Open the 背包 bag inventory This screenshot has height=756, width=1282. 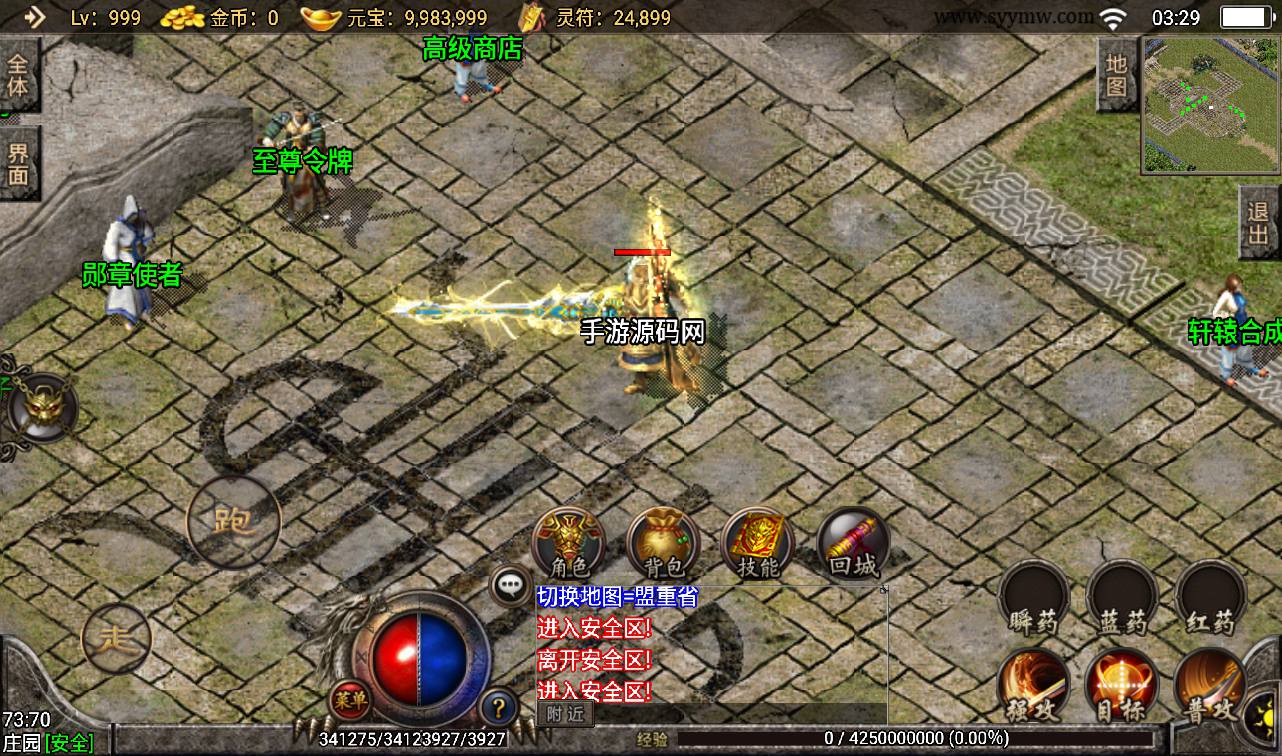tap(662, 543)
